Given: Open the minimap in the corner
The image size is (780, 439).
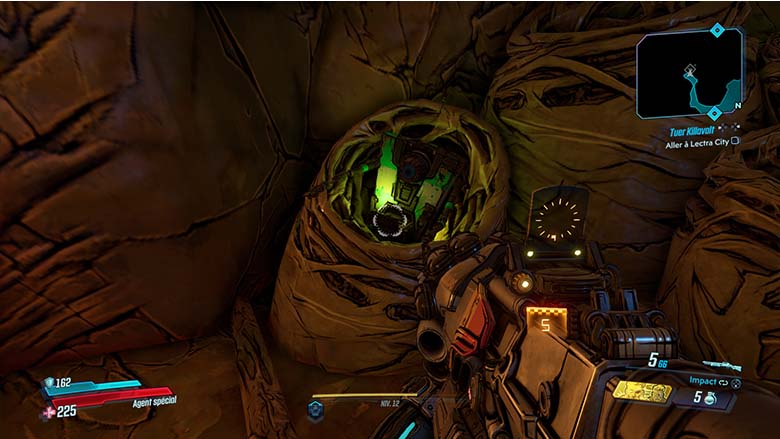Looking at the screenshot, I should point(689,70).
